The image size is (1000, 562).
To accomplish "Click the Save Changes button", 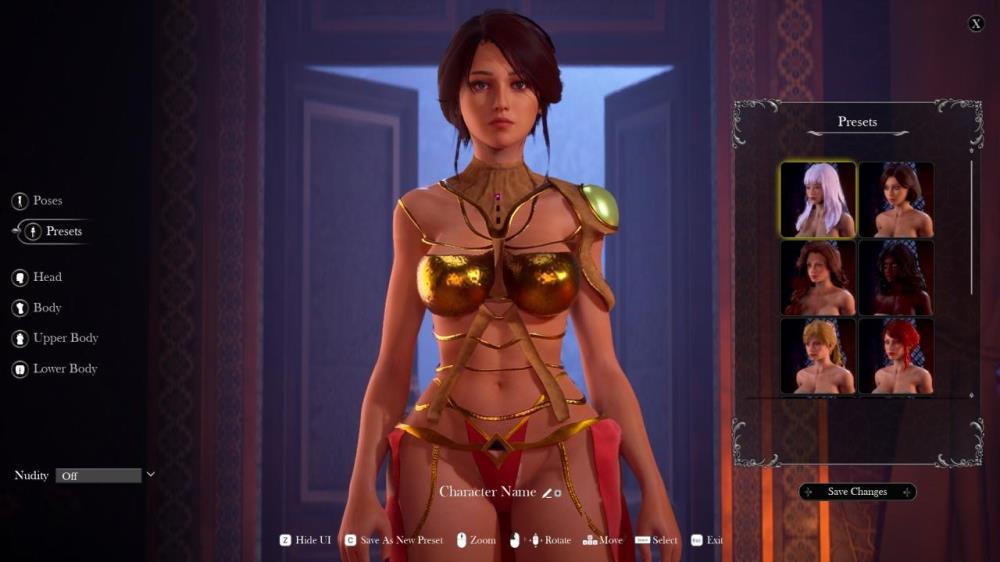I will pos(857,492).
